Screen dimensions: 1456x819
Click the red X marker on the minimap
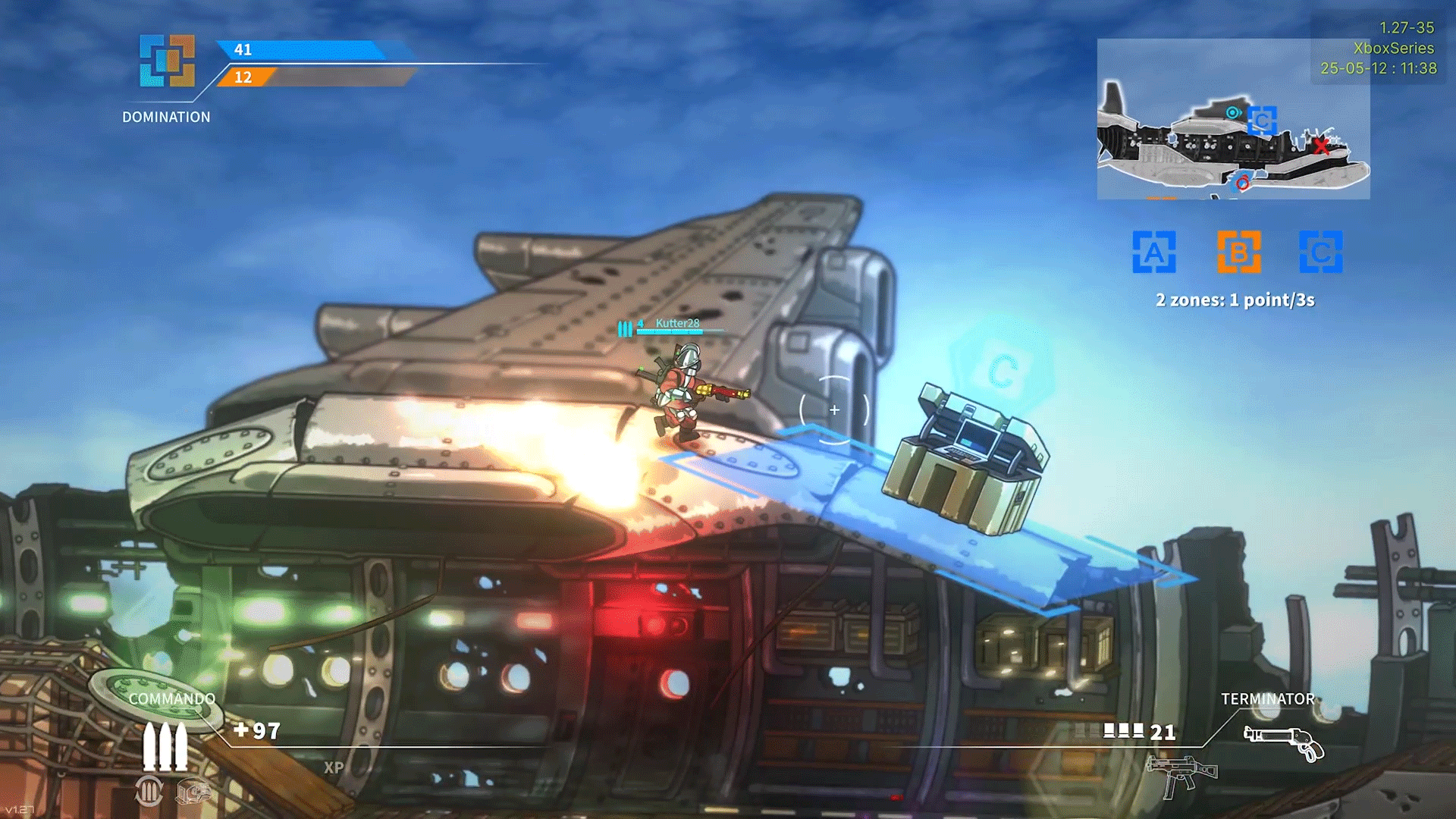1322,146
